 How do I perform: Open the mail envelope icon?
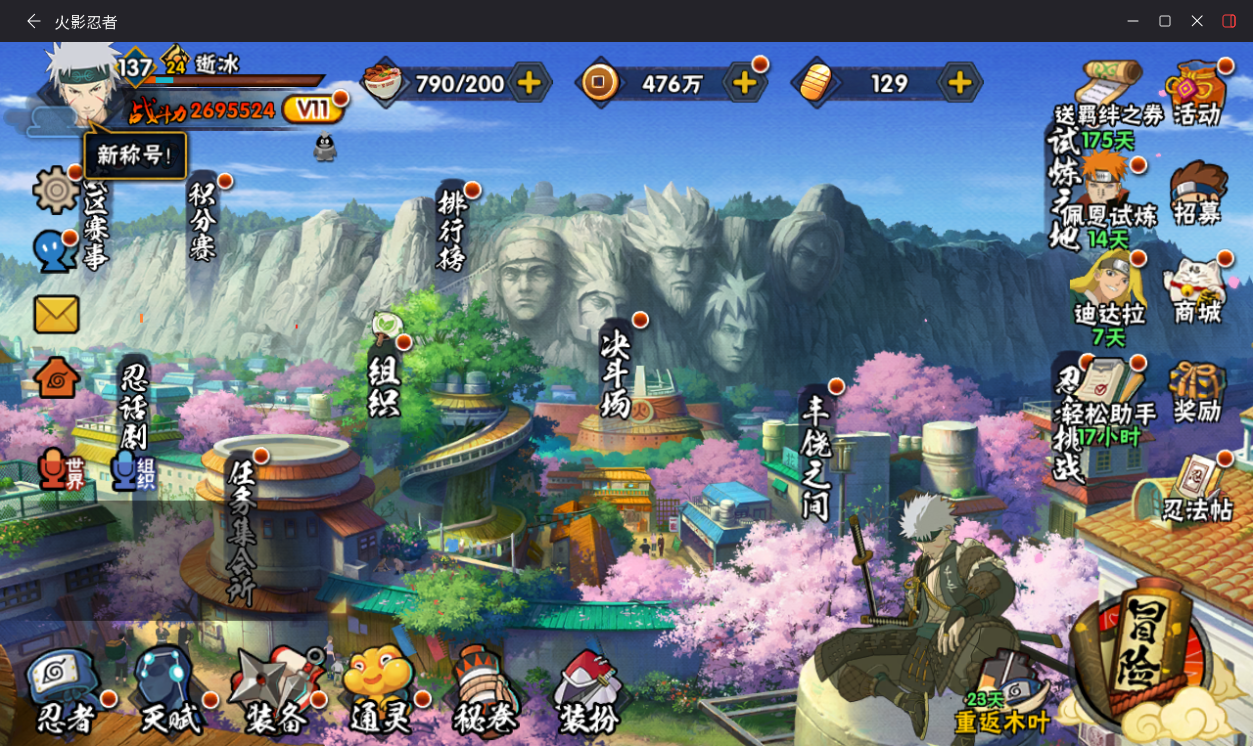tap(56, 315)
